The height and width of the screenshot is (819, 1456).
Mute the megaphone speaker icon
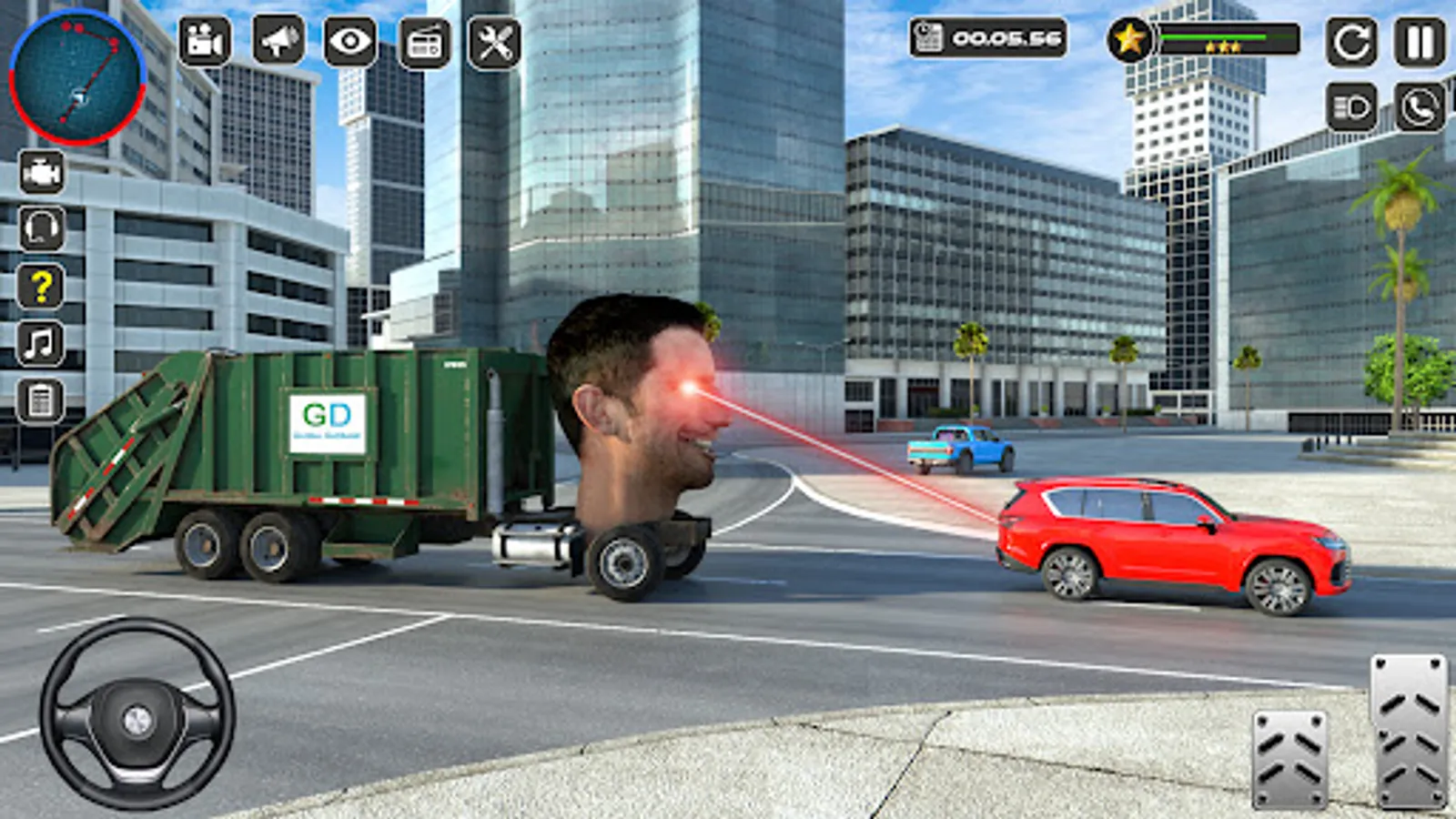click(278, 42)
